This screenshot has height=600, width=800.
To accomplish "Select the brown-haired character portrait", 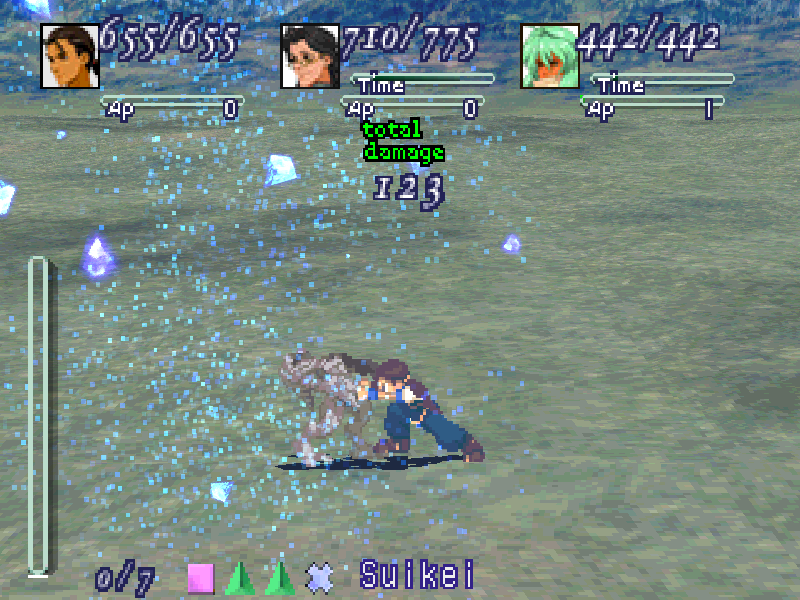I will (70, 57).
